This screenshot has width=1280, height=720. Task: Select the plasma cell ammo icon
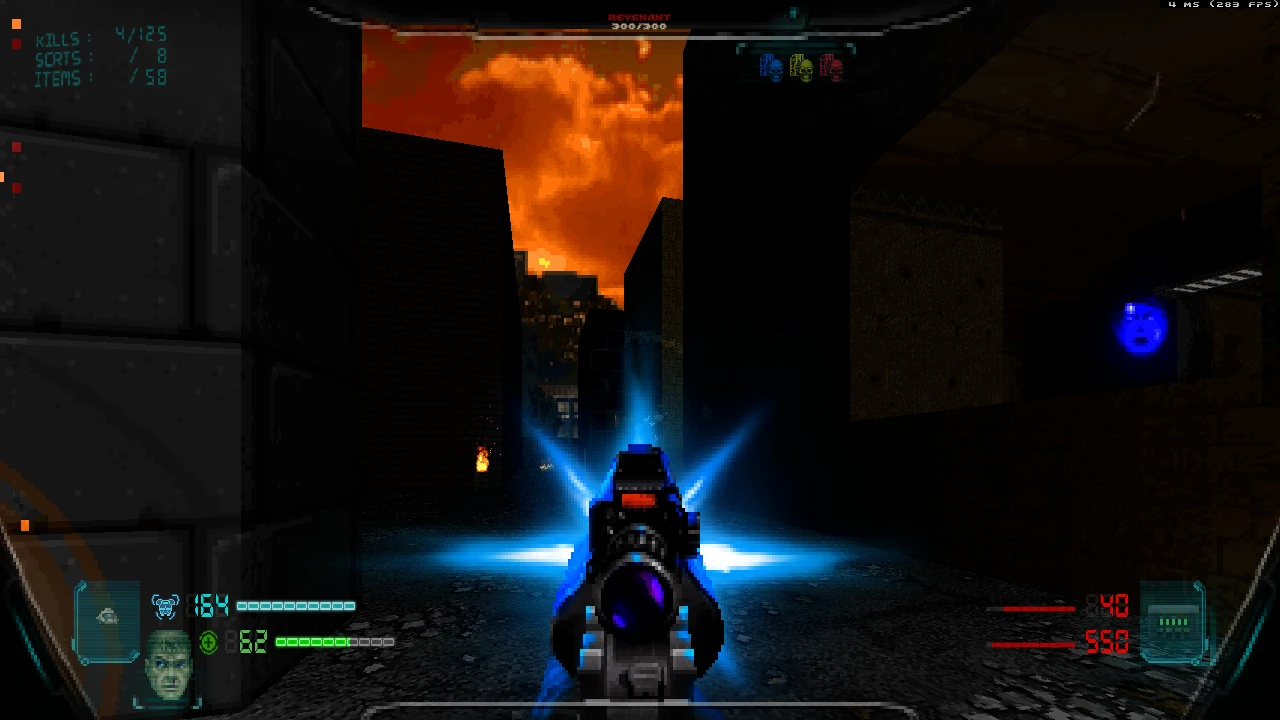tap(1173, 622)
